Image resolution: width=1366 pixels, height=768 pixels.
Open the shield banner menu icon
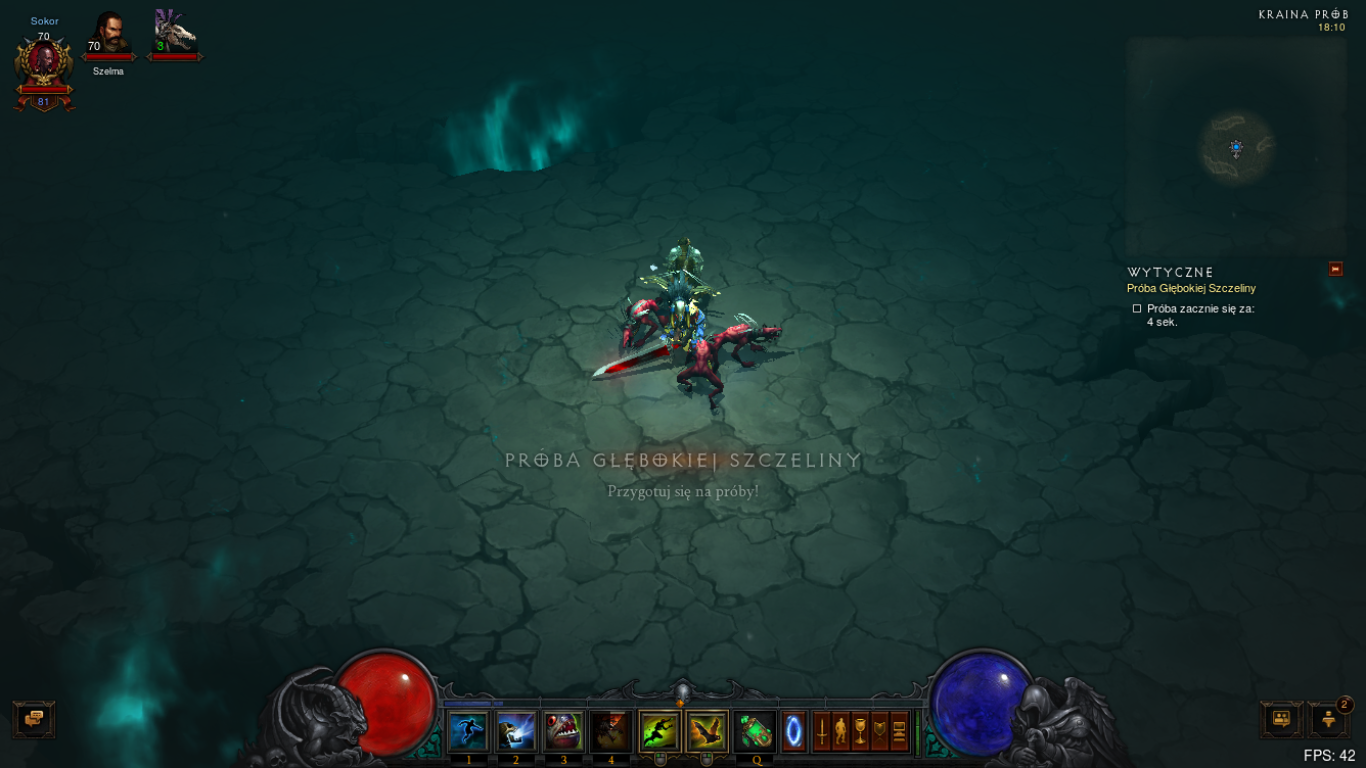coord(879,731)
